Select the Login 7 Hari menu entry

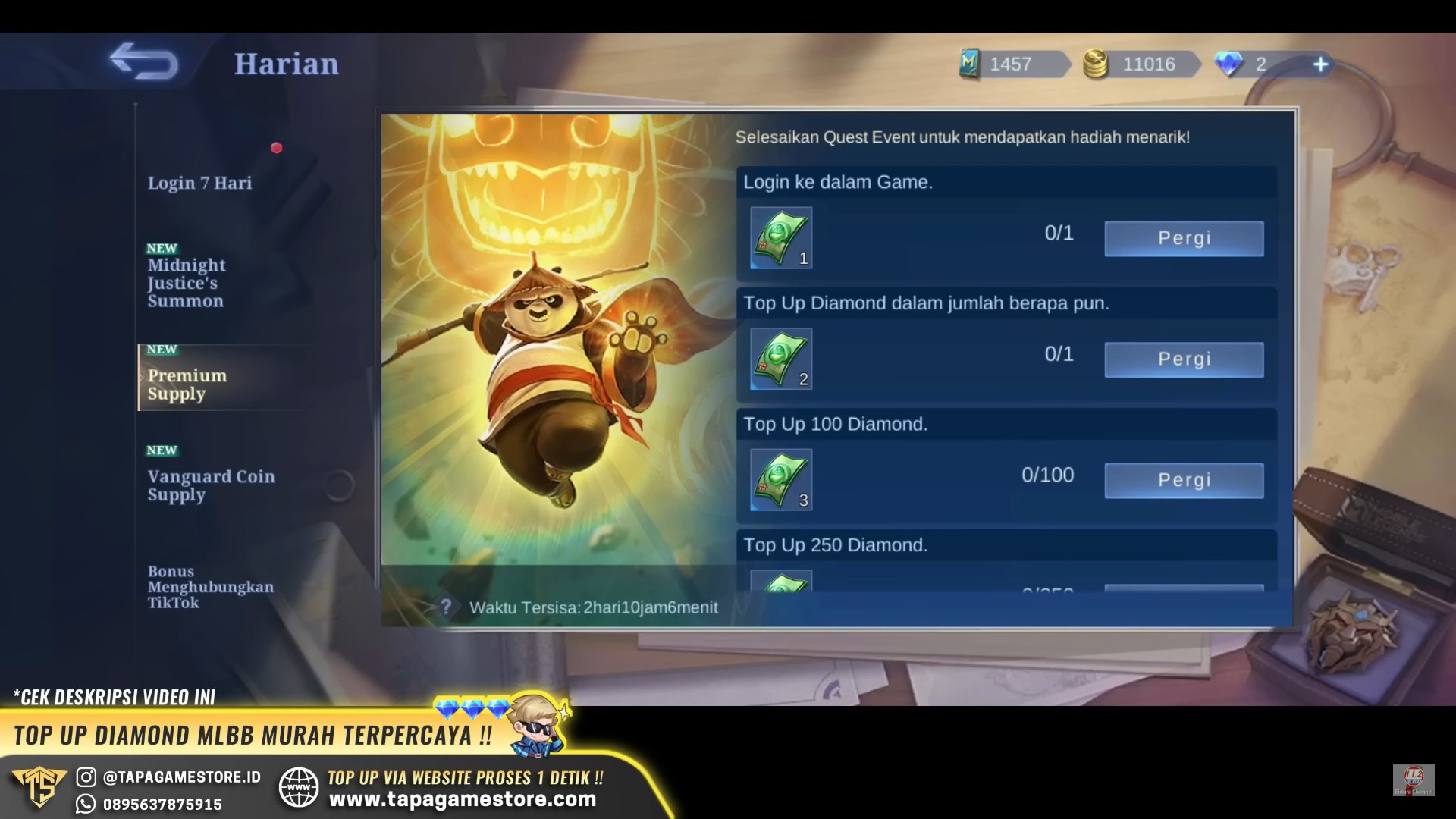tap(201, 183)
